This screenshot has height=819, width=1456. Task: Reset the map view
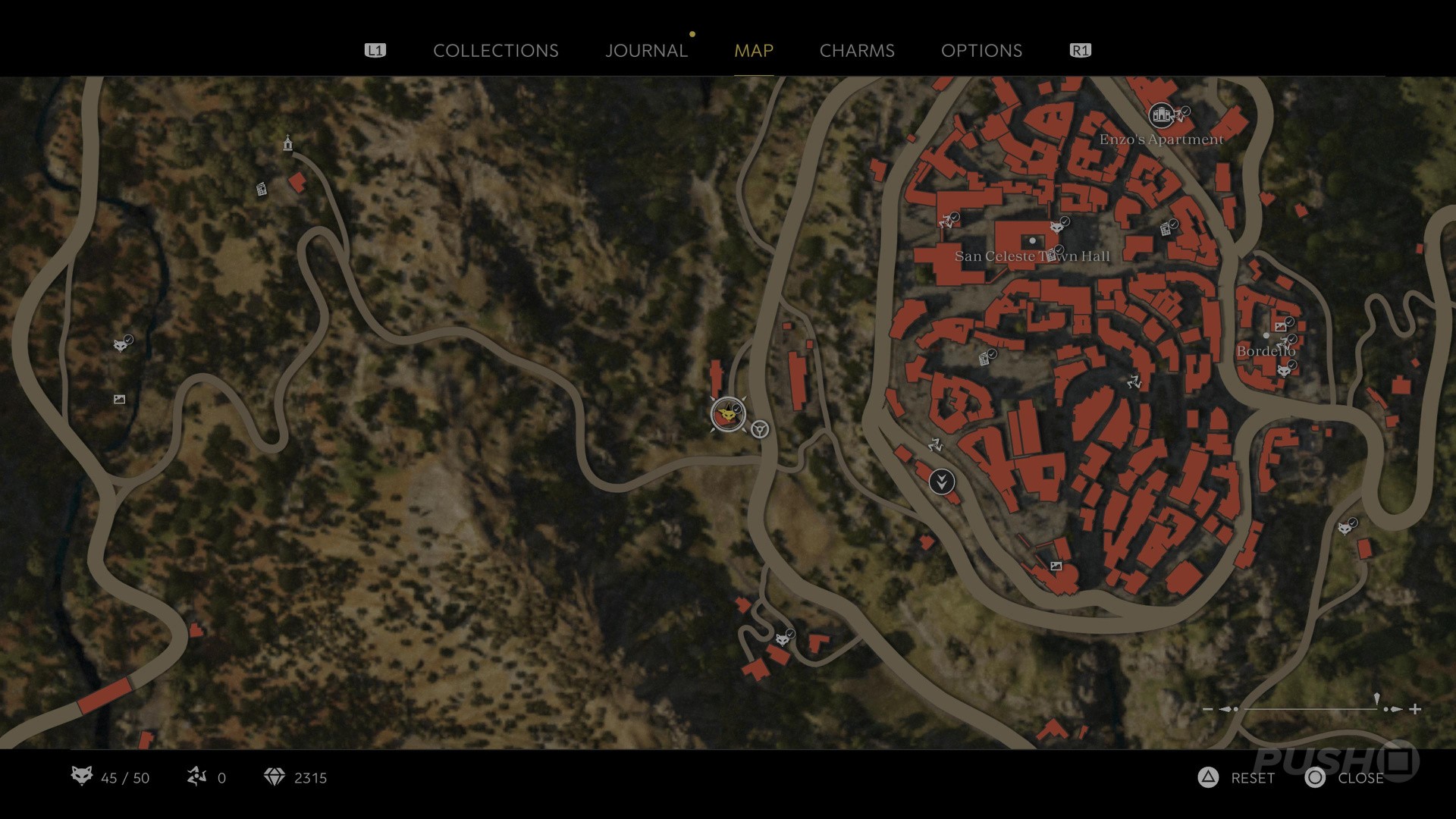[1238, 777]
